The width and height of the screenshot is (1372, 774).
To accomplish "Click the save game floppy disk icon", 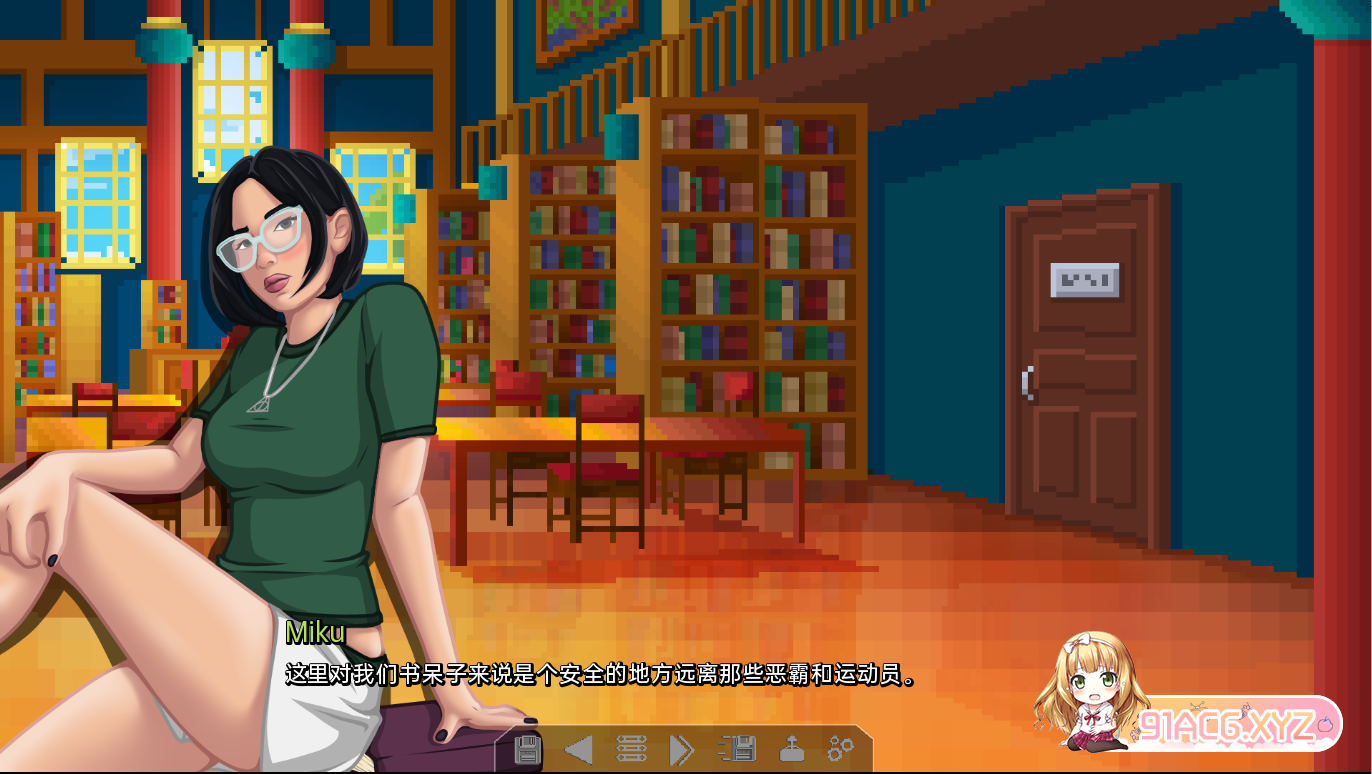I will pos(529,748).
